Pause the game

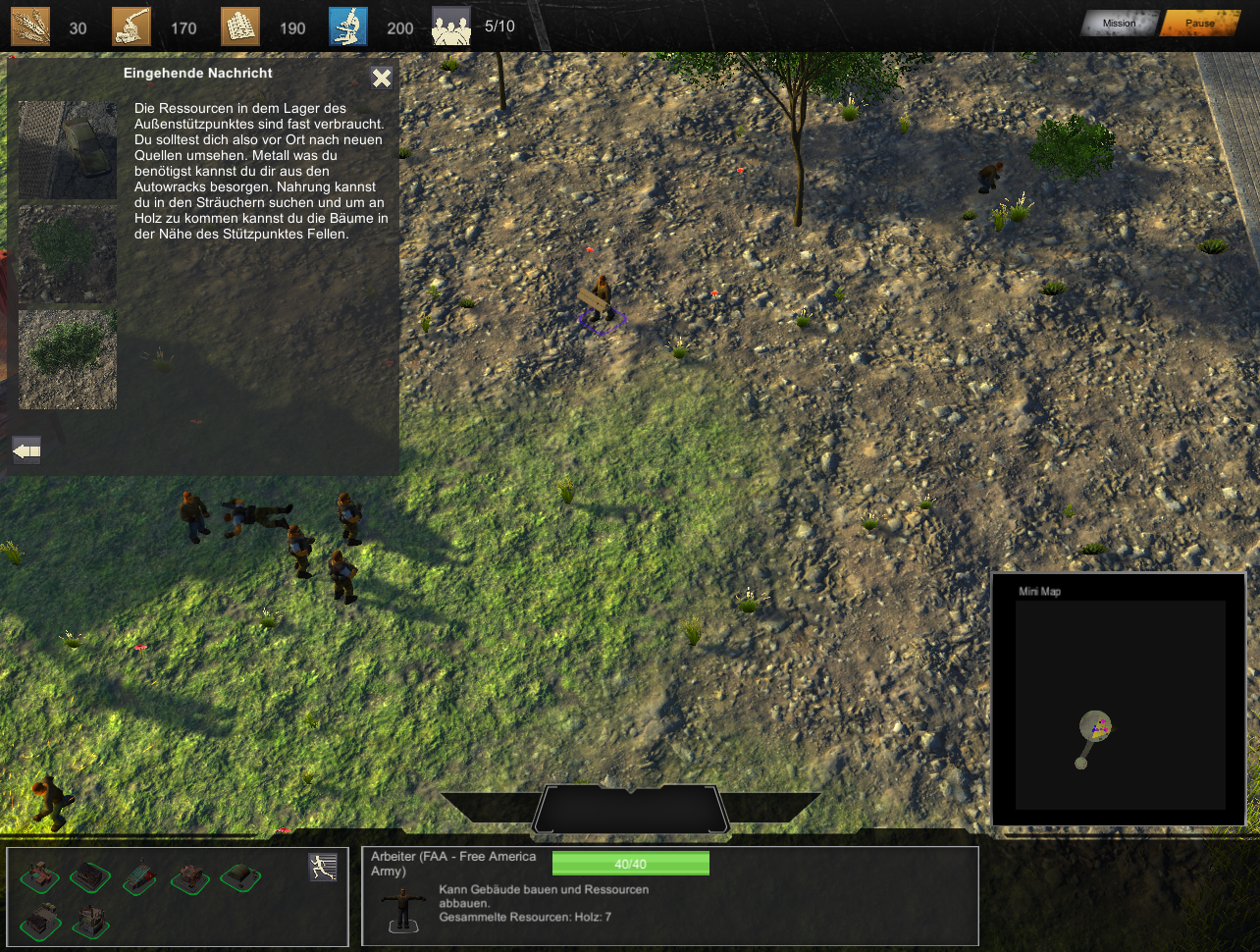point(1199,24)
